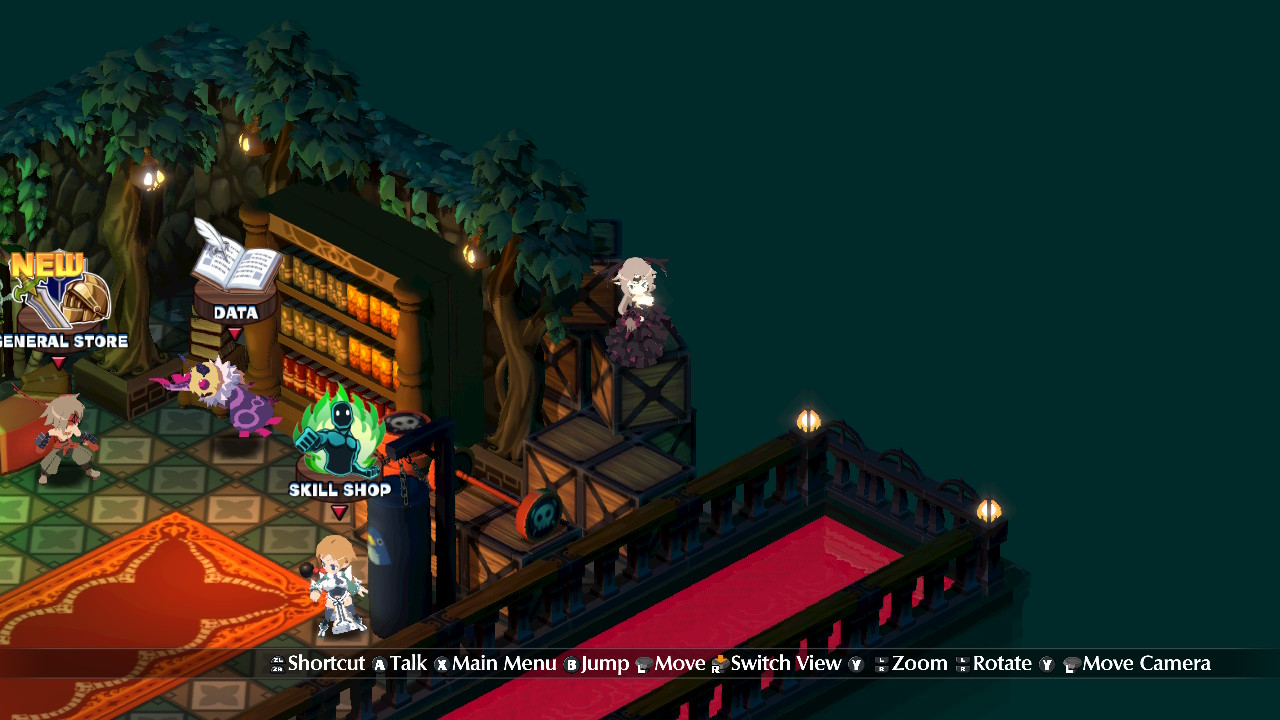Toggle the ZL/ZR Shortcut button icon
This screenshot has height=720, width=1280.
pyautogui.click(x=277, y=663)
